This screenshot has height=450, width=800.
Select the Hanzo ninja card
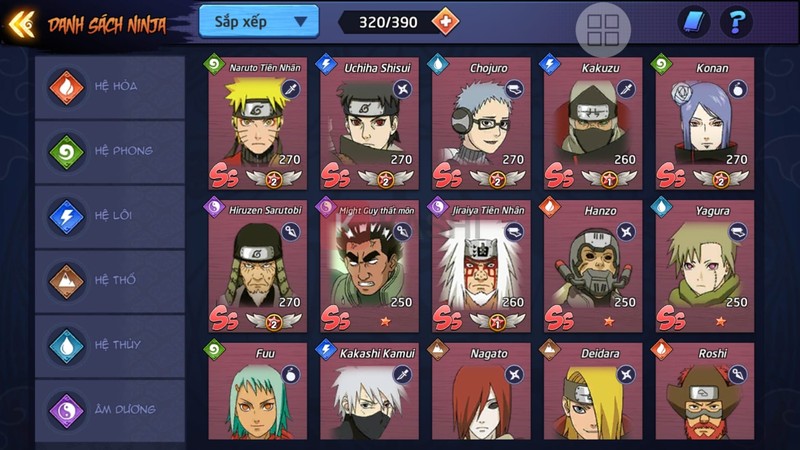pyautogui.click(x=593, y=265)
